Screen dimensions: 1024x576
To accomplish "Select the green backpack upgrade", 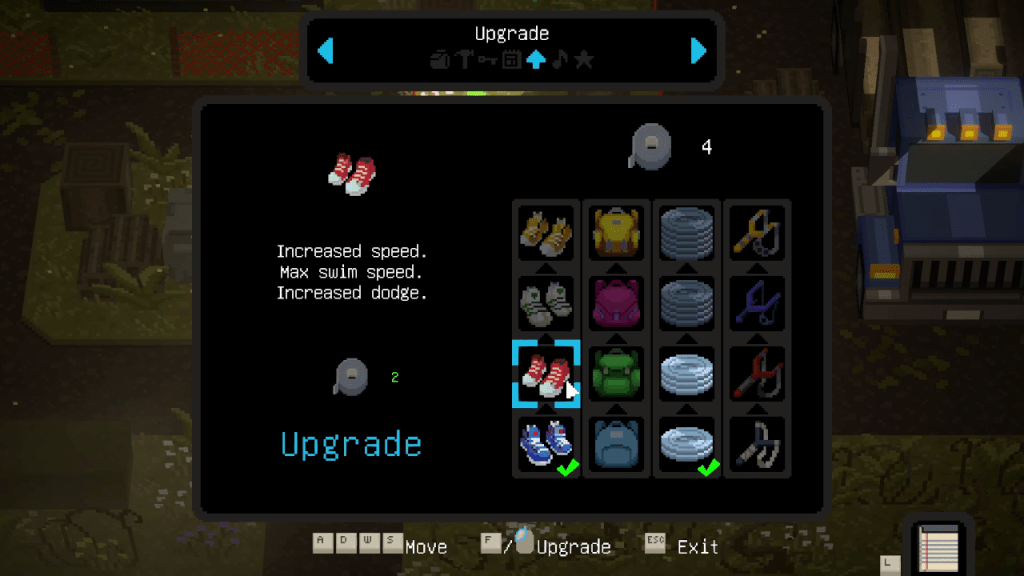I will point(616,374).
